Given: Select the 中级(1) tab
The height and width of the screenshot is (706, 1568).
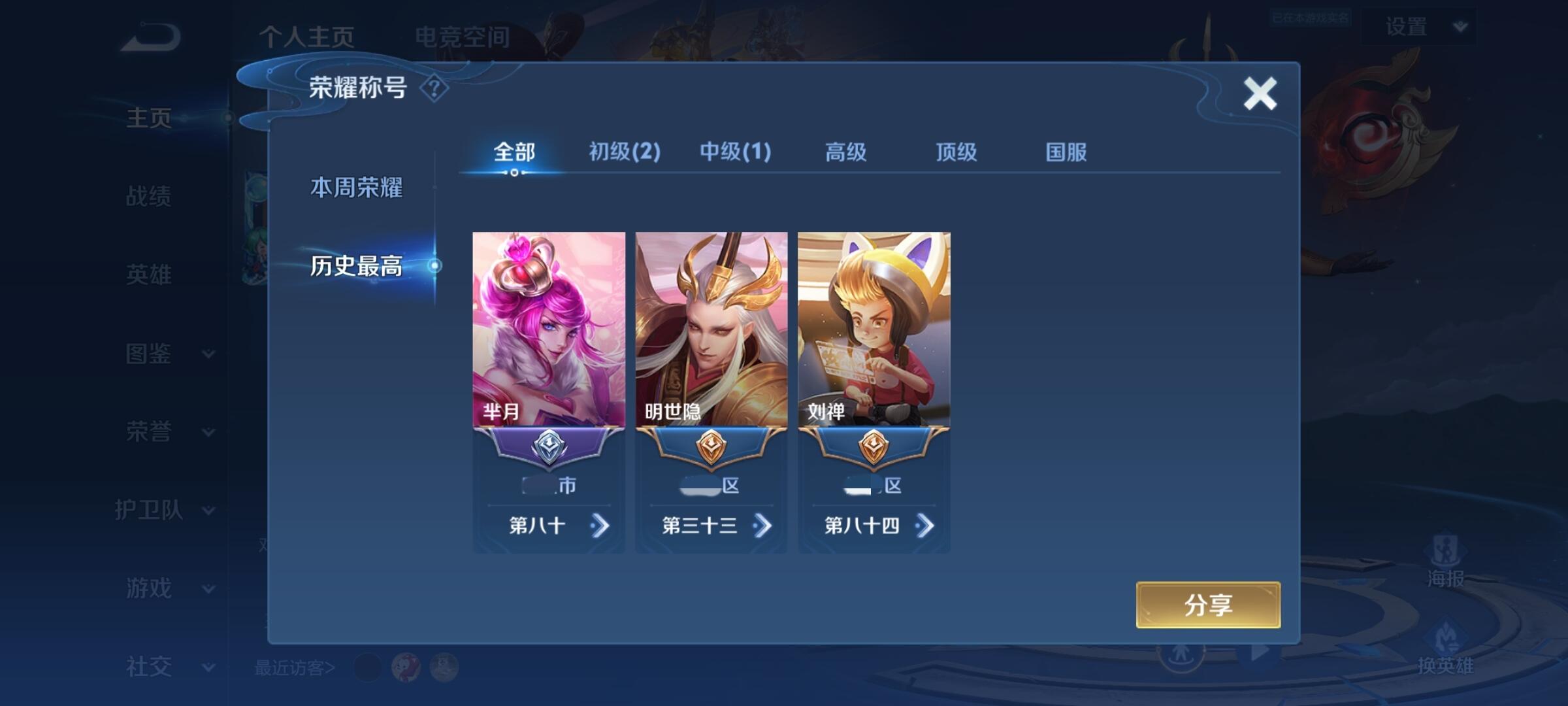Looking at the screenshot, I should tap(735, 152).
